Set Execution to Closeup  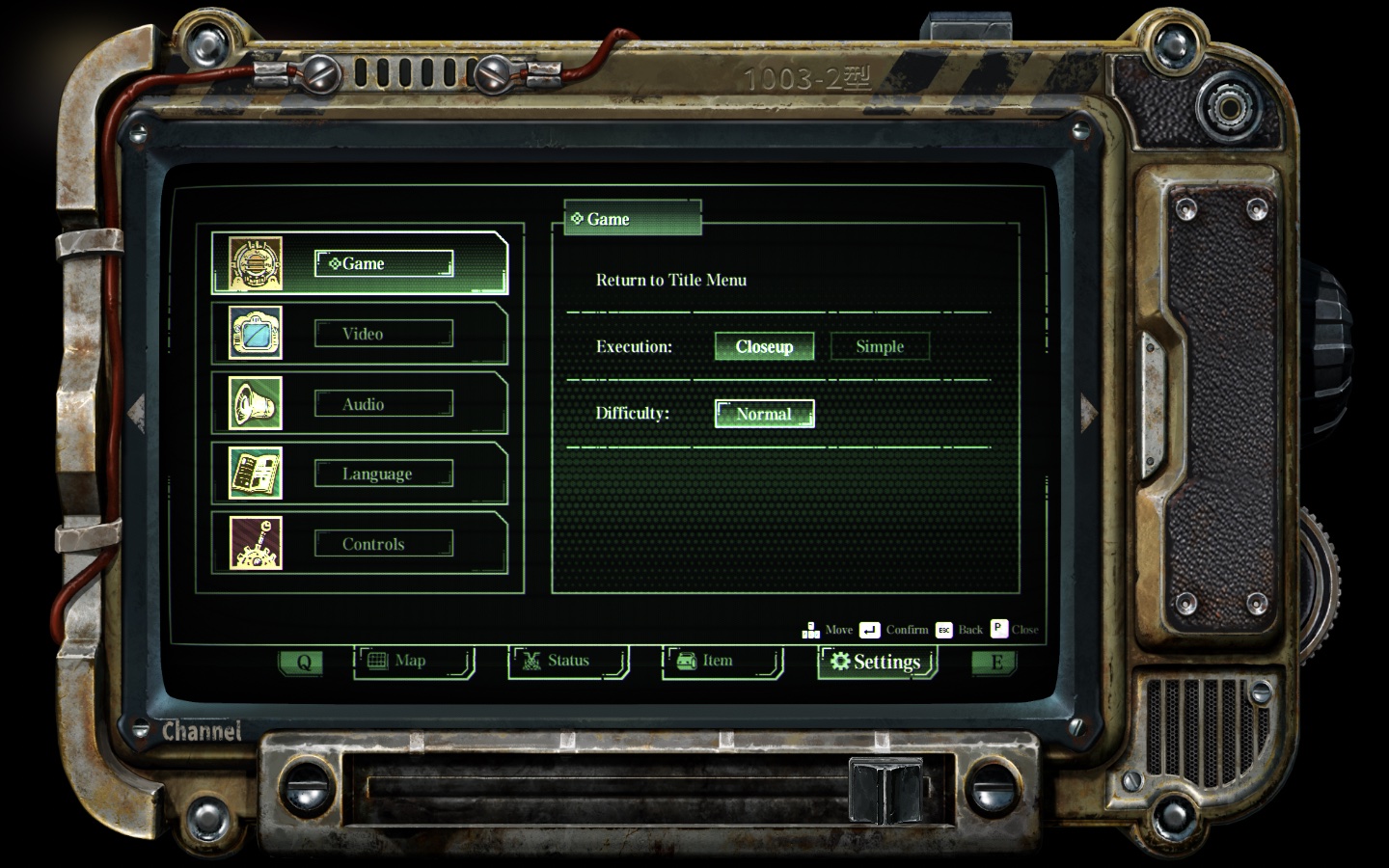(764, 345)
